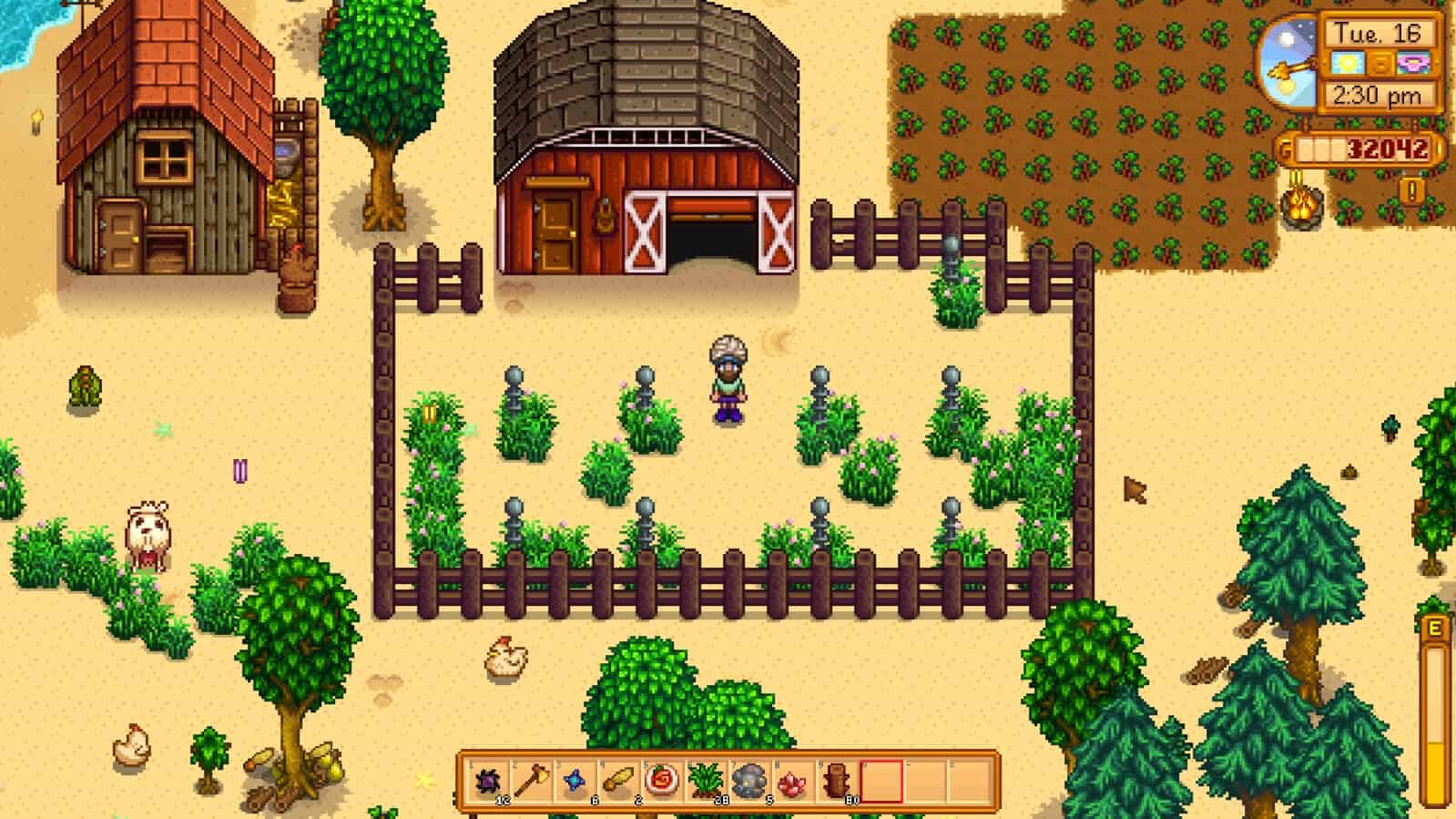Click the flower season icon beside the clock
The width and height of the screenshot is (1456, 819).
(1411, 62)
